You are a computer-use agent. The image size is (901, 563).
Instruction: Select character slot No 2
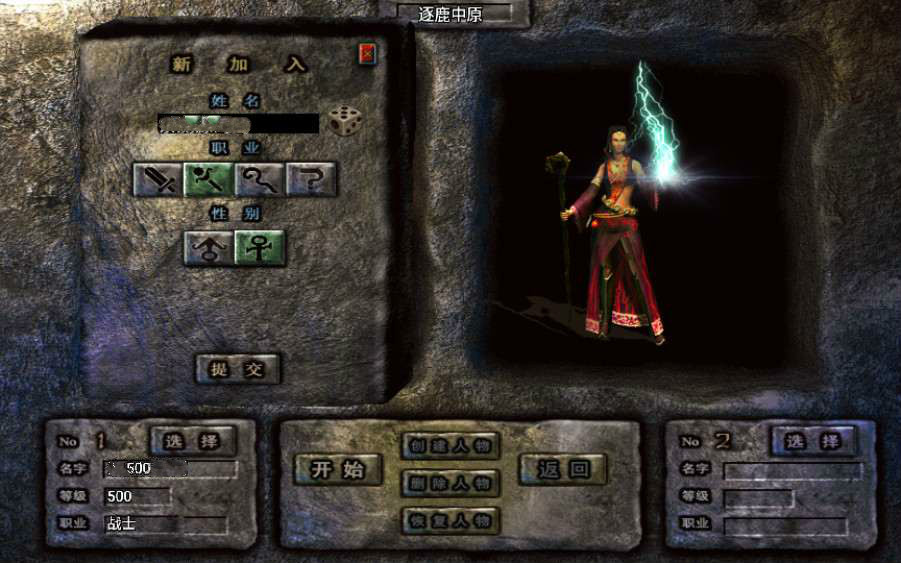813,440
